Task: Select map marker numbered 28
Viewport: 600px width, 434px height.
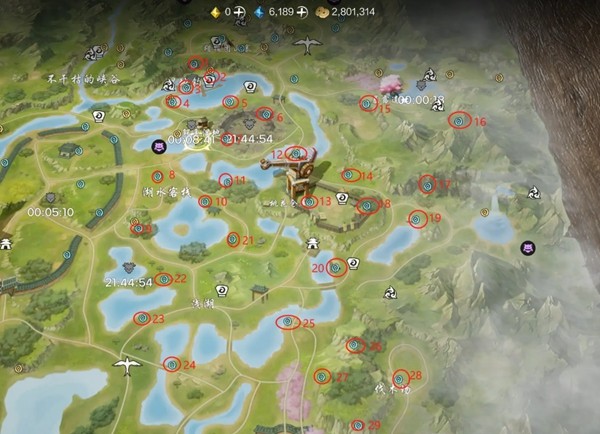Action: 400,377
